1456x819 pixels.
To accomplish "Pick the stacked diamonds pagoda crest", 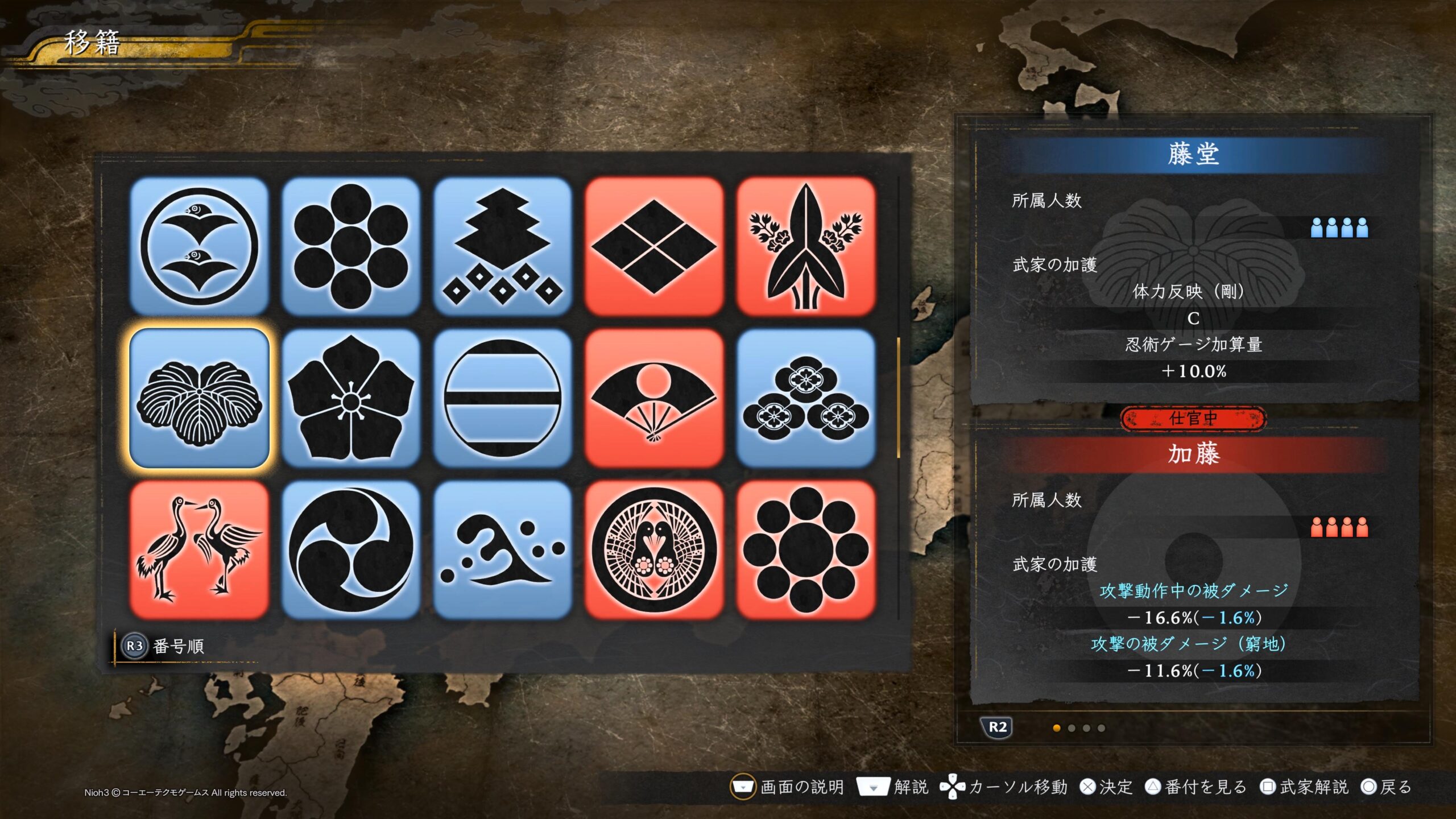I will point(502,246).
